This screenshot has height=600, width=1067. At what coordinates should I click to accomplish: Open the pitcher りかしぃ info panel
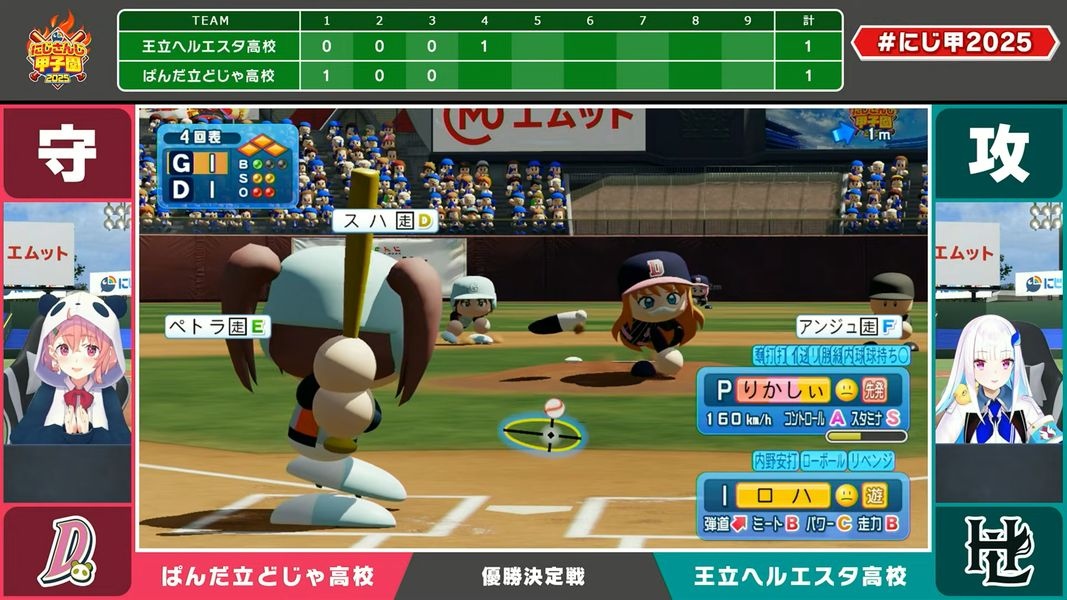[803, 403]
